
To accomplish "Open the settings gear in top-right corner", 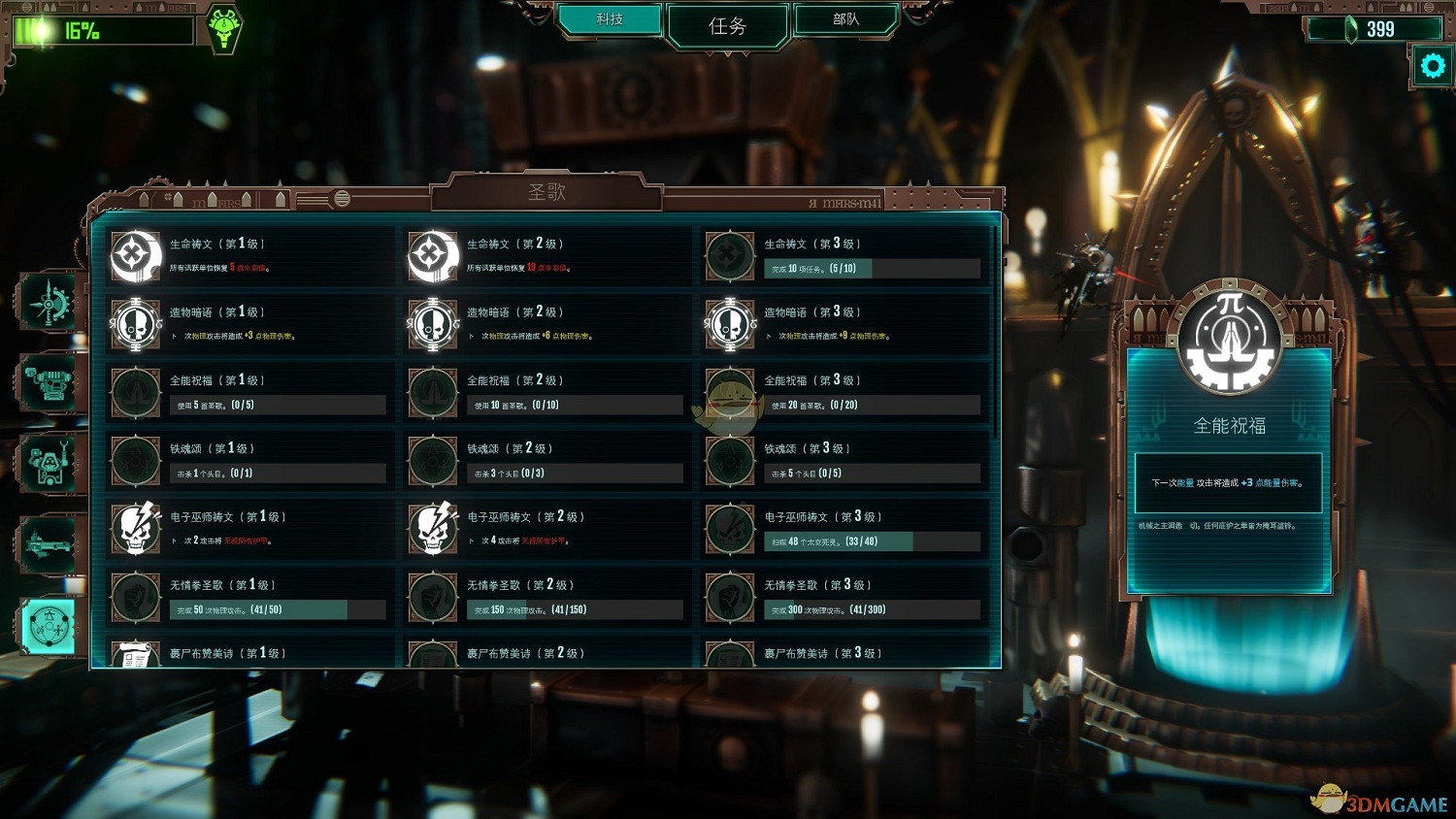I will click(x=1432, y=65).
